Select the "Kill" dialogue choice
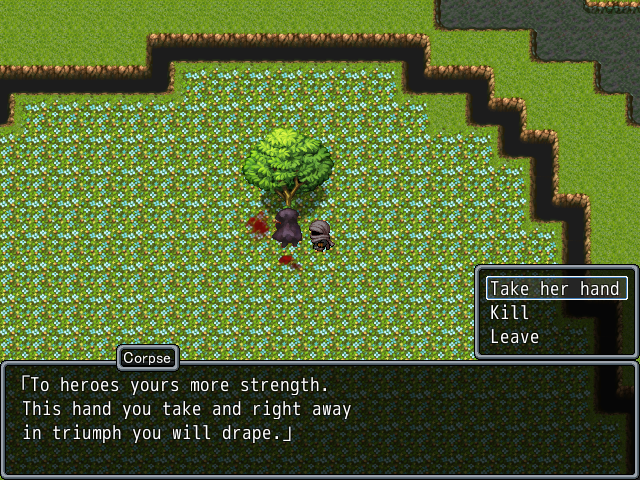640x480 pixels. pyautogui.click(x=510, y=313)
